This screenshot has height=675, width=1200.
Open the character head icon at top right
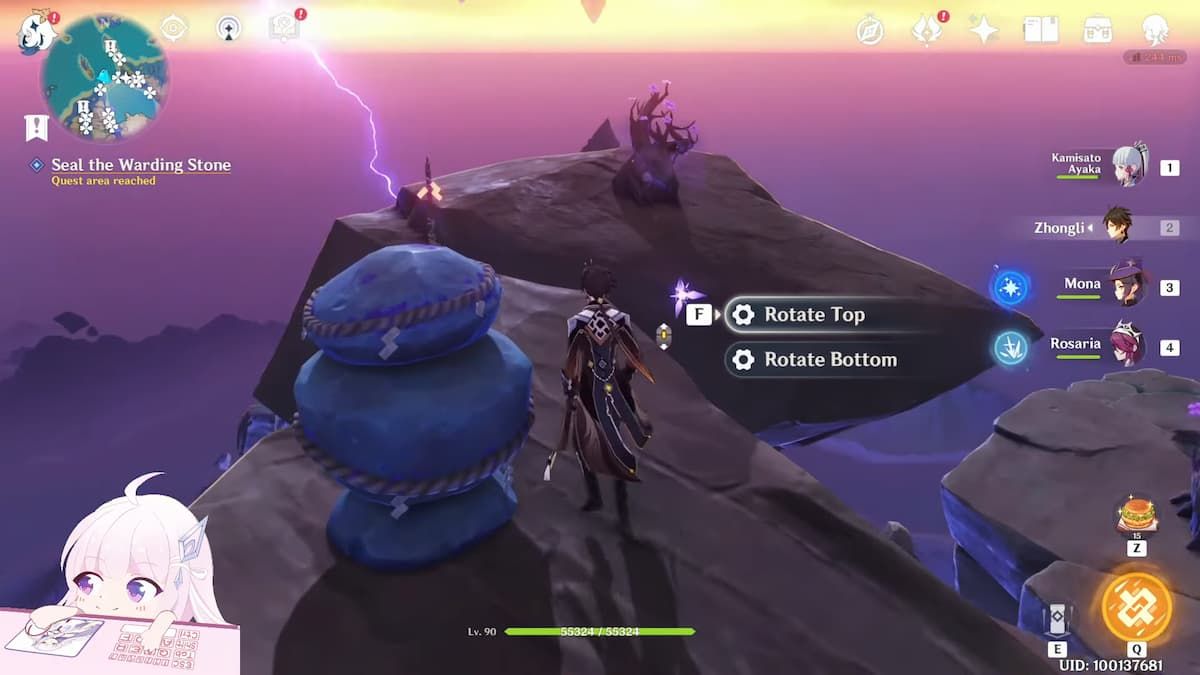tap(1156, 29)
